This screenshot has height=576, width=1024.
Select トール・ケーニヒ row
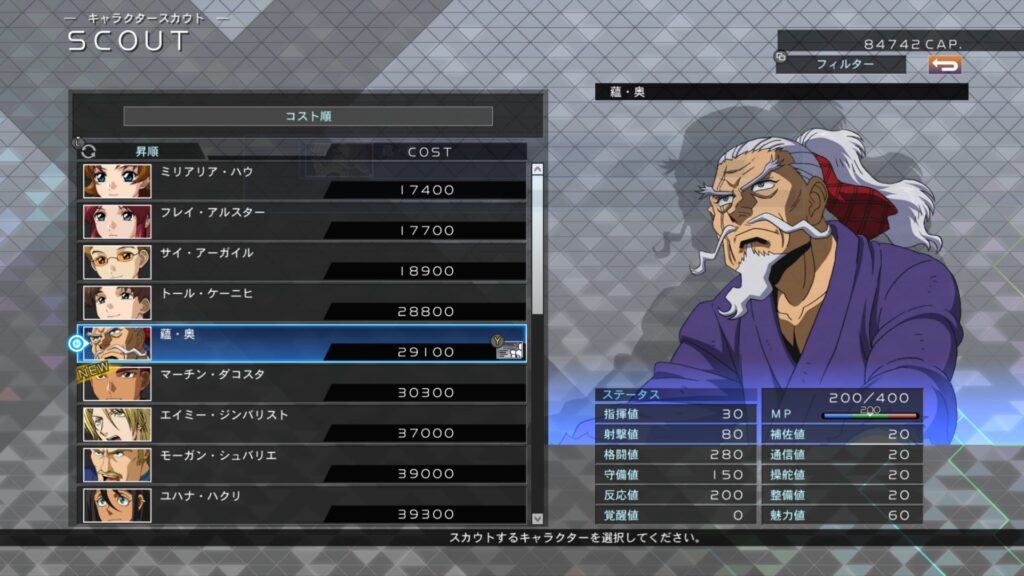(x=304, y=302)
